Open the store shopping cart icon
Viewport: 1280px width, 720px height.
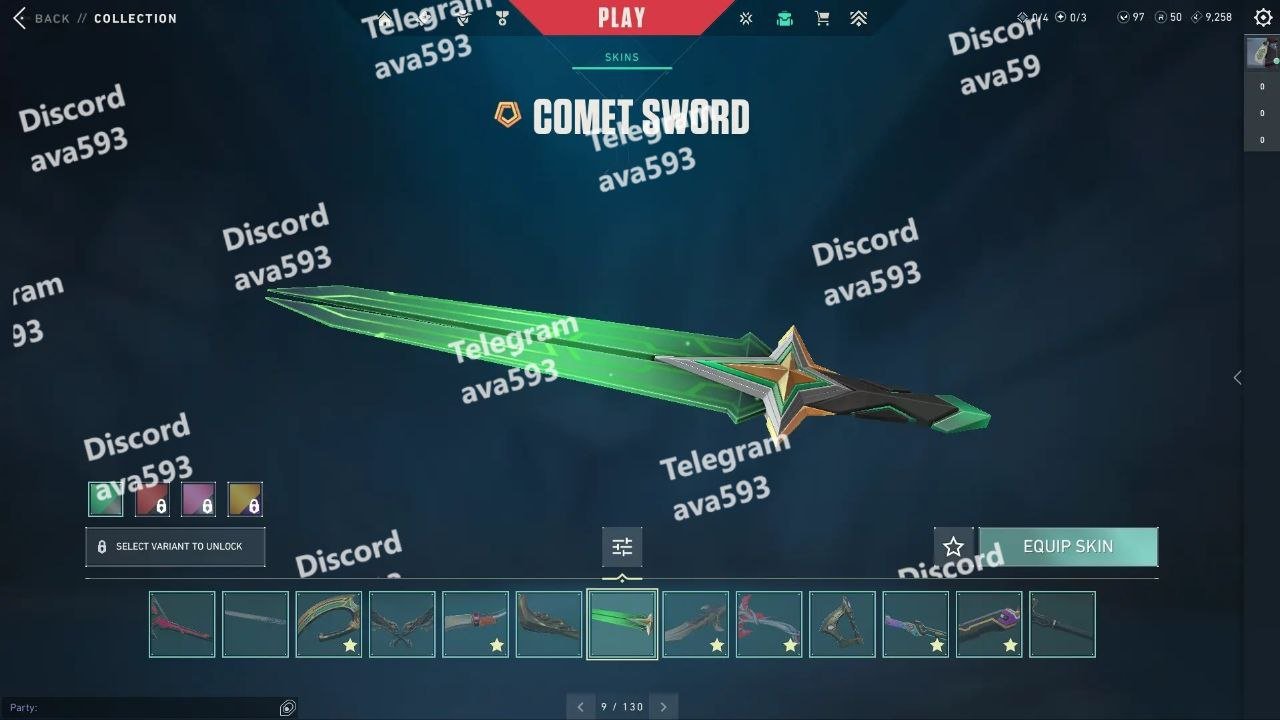tap(822, 18)
